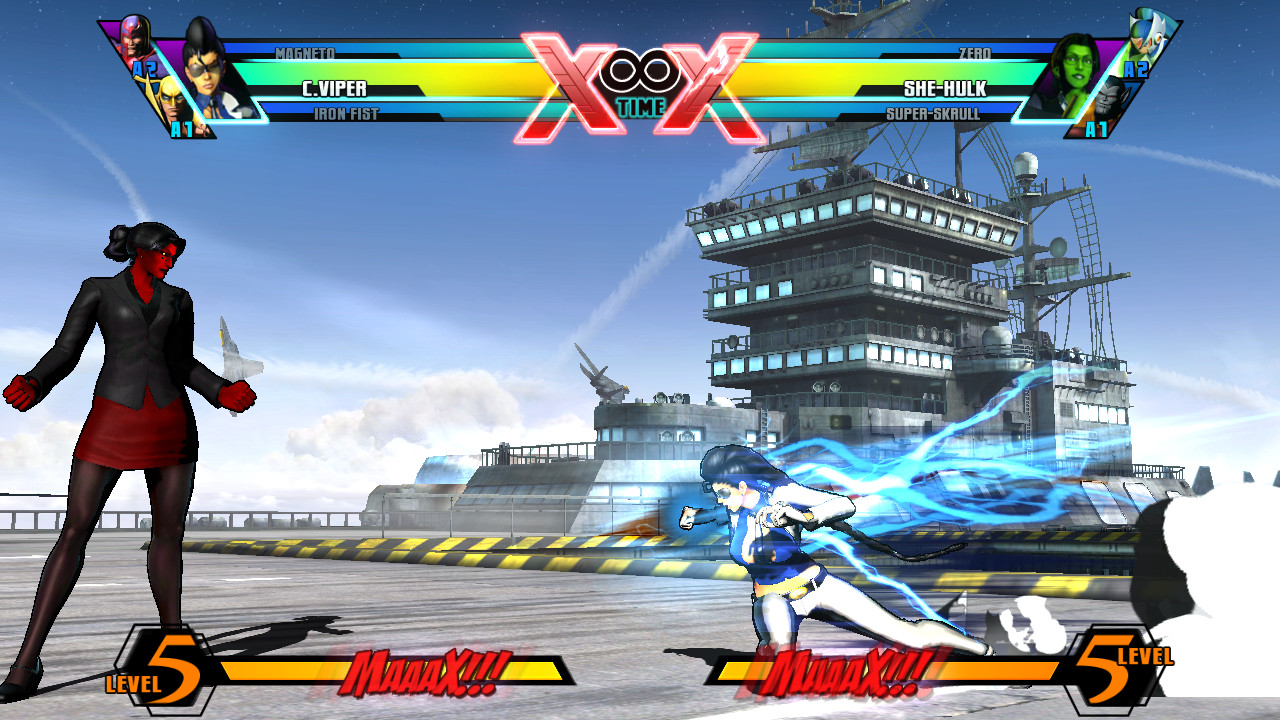The height and width of the screenshot is (720, 1280).
Task: Expand the SHE-HULK name bar
Action: pos(945,88)
